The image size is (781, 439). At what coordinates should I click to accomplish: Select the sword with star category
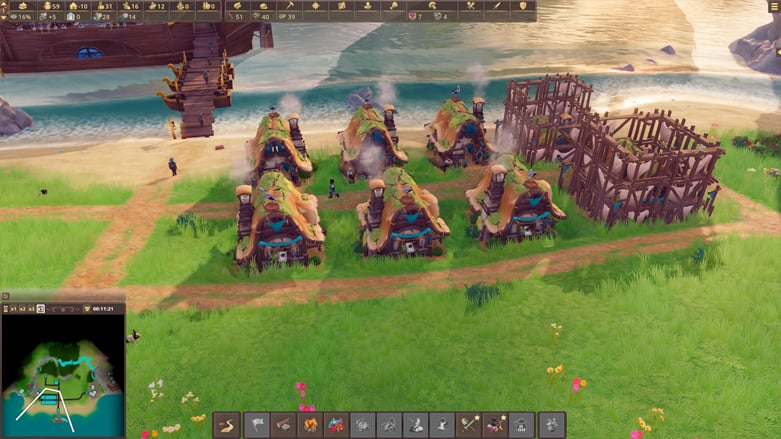coord(469,425)
